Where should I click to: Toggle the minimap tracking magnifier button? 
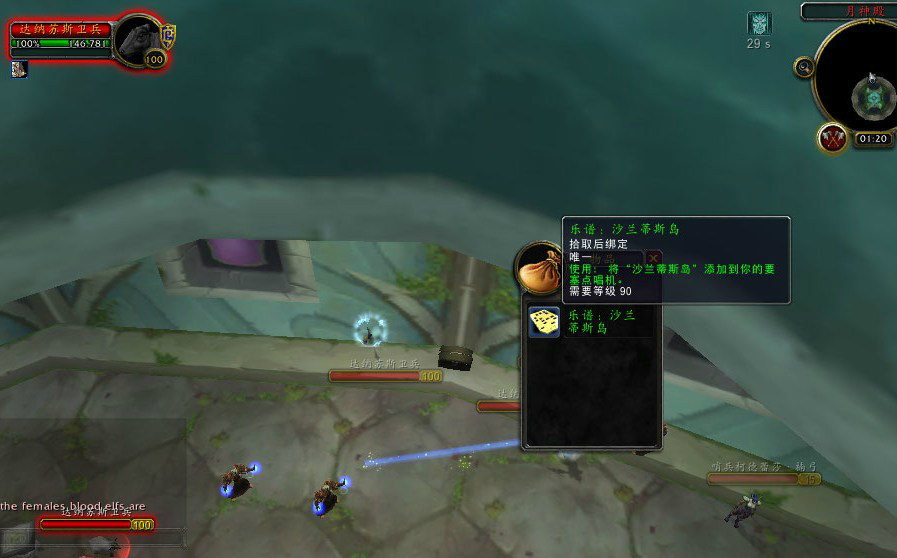pos(803,67)
